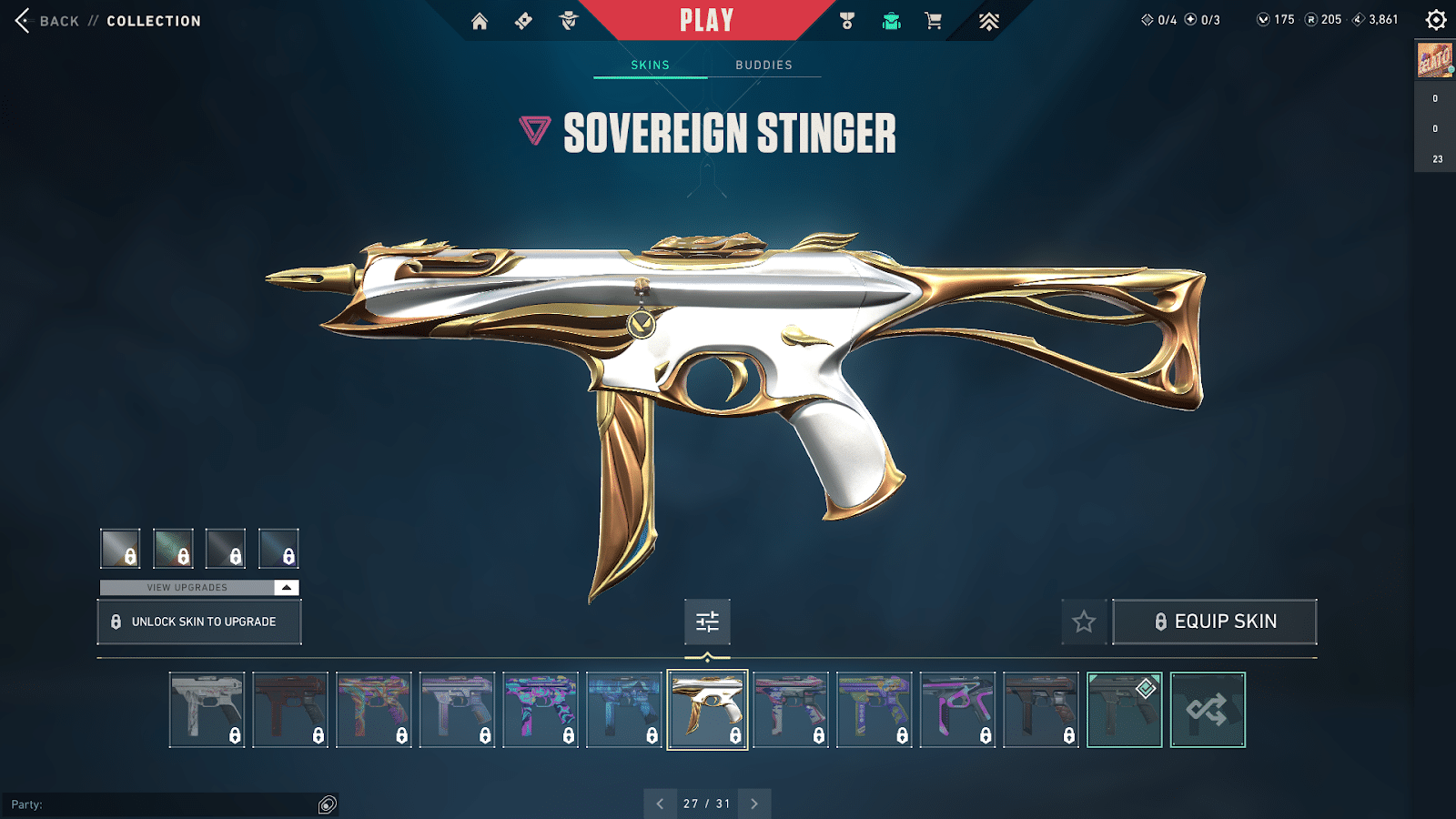Open the Battlepass ticket icon
Image resolution: width=1456 pixels, height=819 pixels.
click(x=523, y=19)
